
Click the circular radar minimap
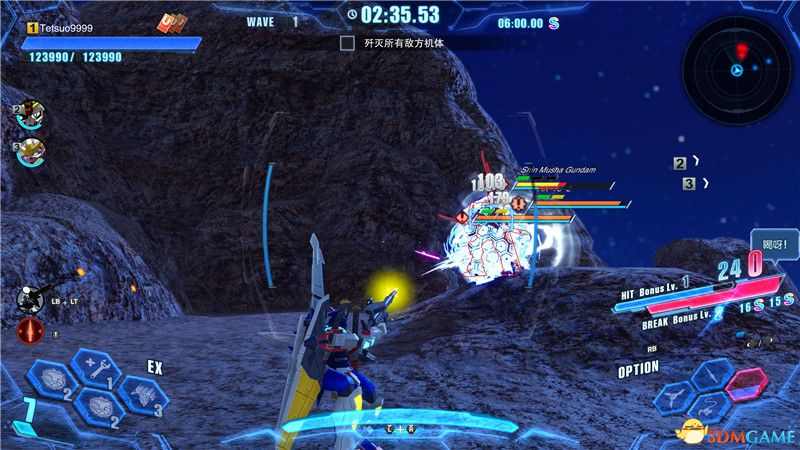(736, 69)
